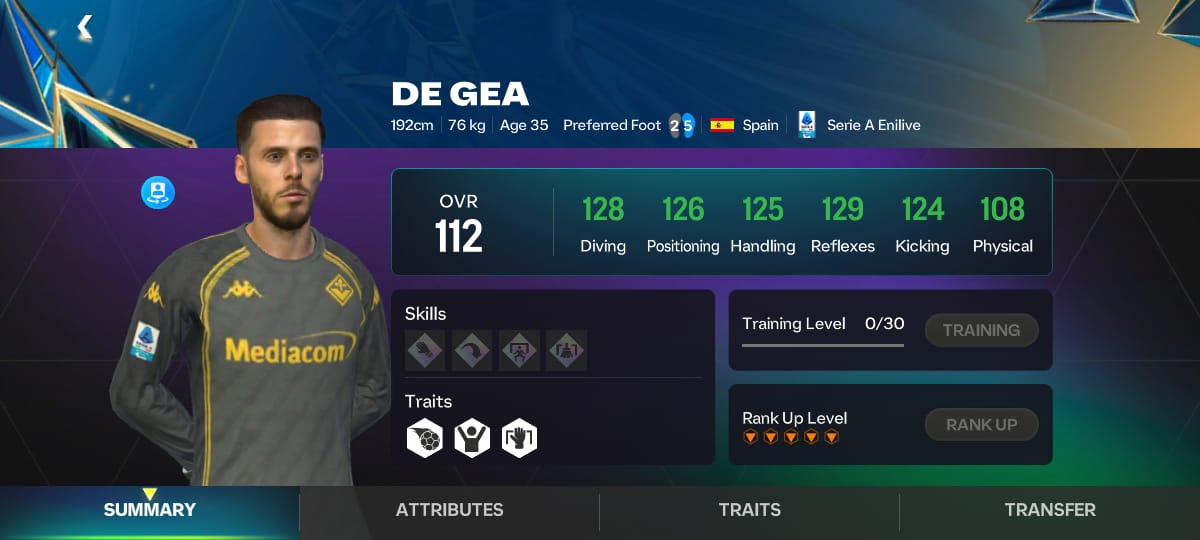1200x540 pixels.
Task: Choose the sweeper broom skill icon
Action: [x=566, y=350]
